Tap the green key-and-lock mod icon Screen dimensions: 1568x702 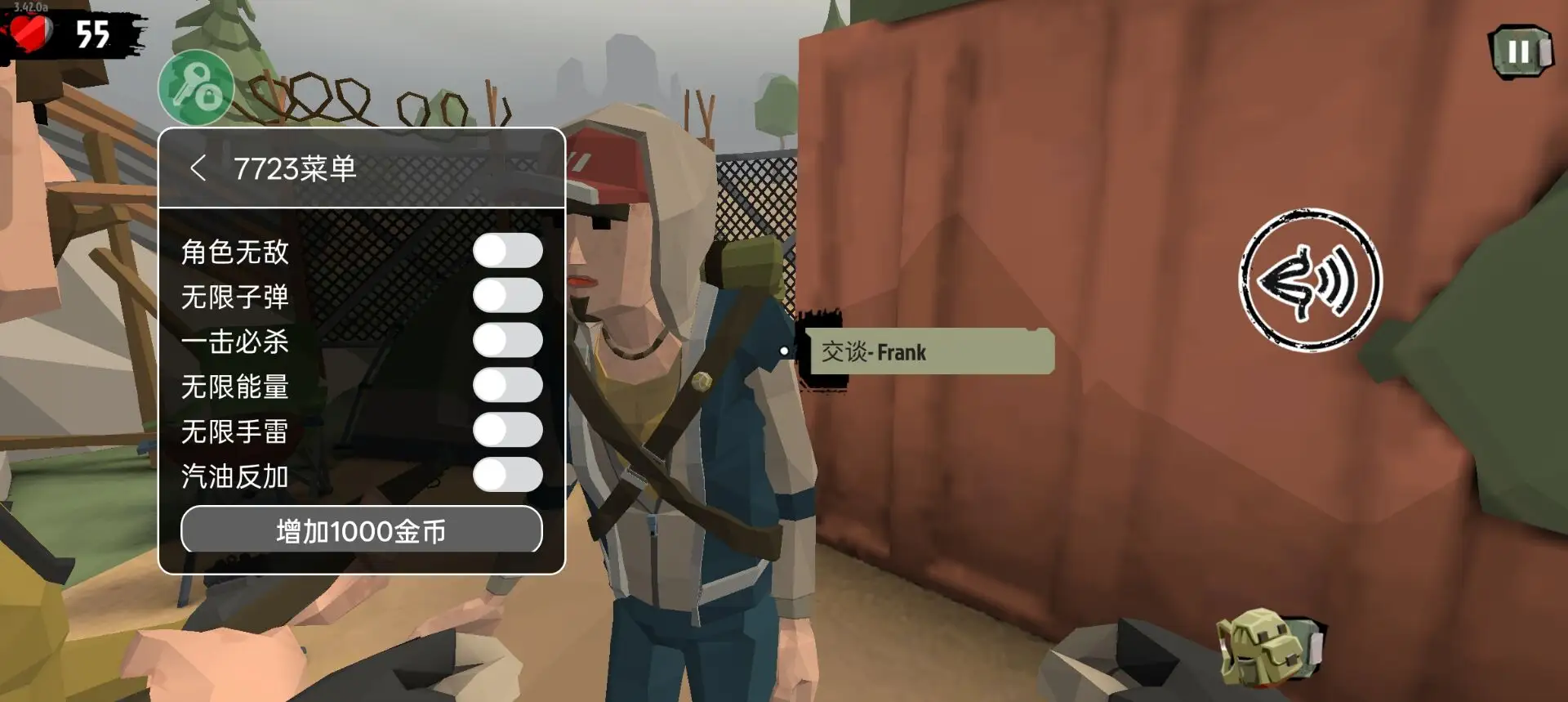click(196, 88)
